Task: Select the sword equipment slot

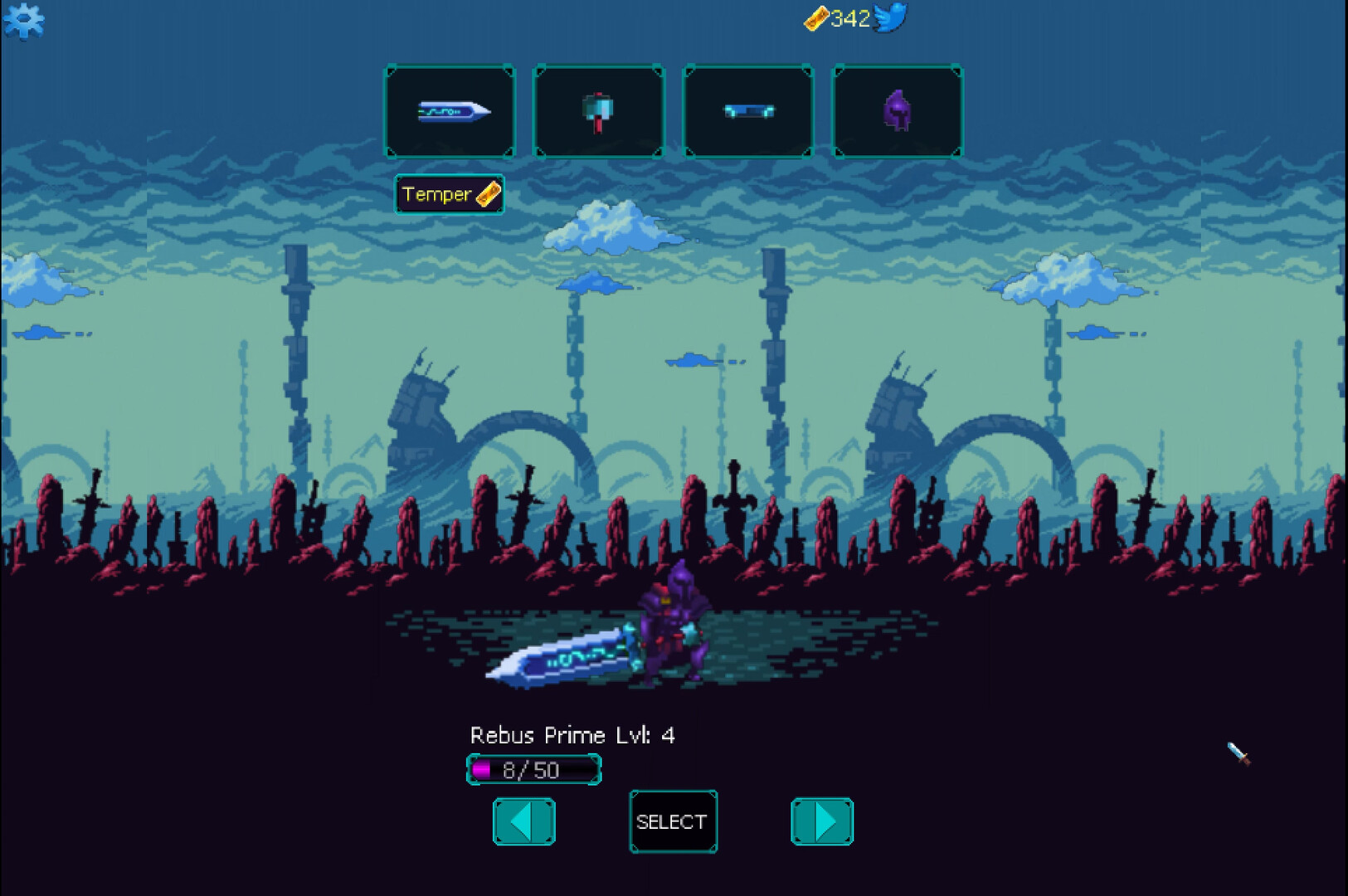Action: [450, 111]
